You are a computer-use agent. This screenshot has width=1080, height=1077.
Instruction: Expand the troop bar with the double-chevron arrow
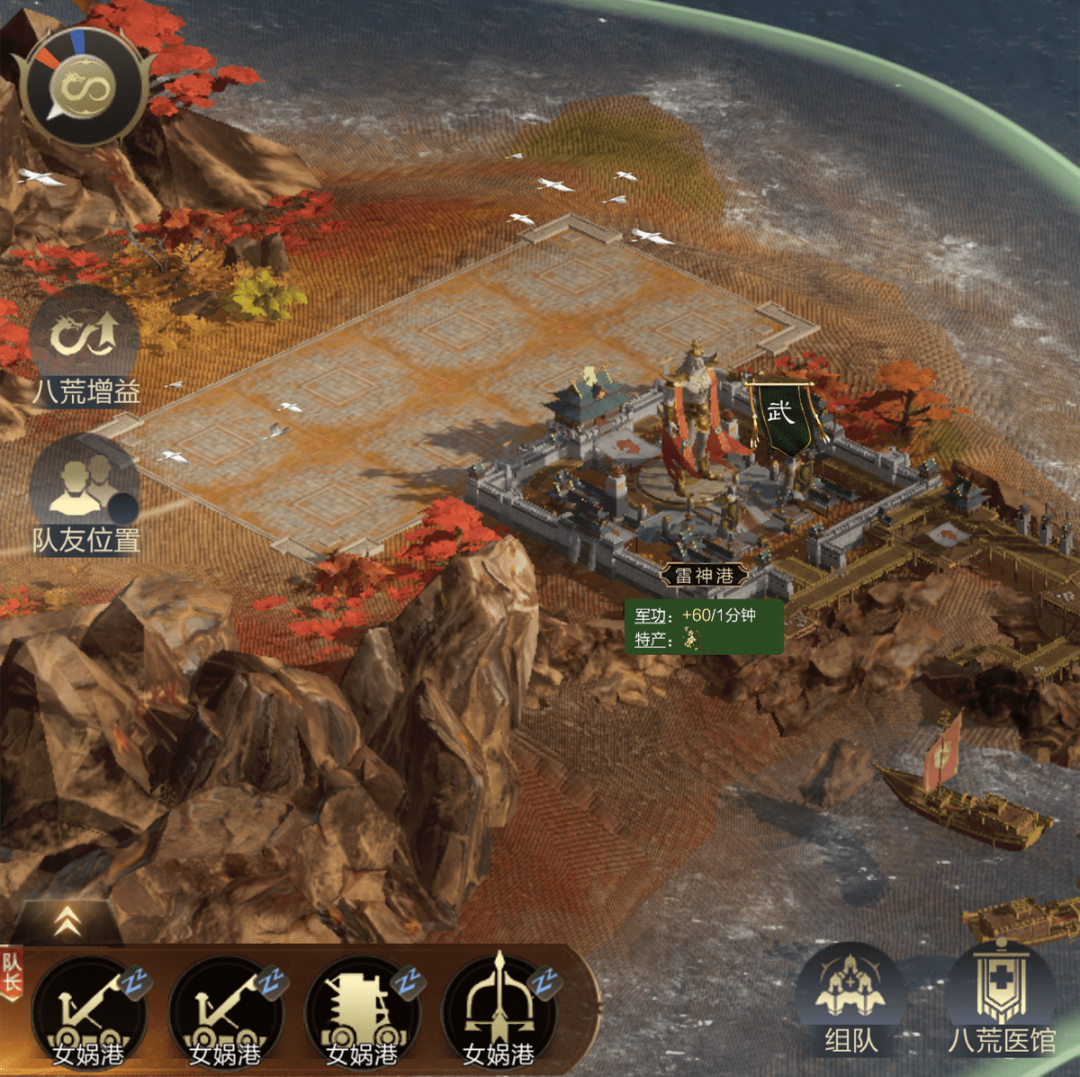68,922
